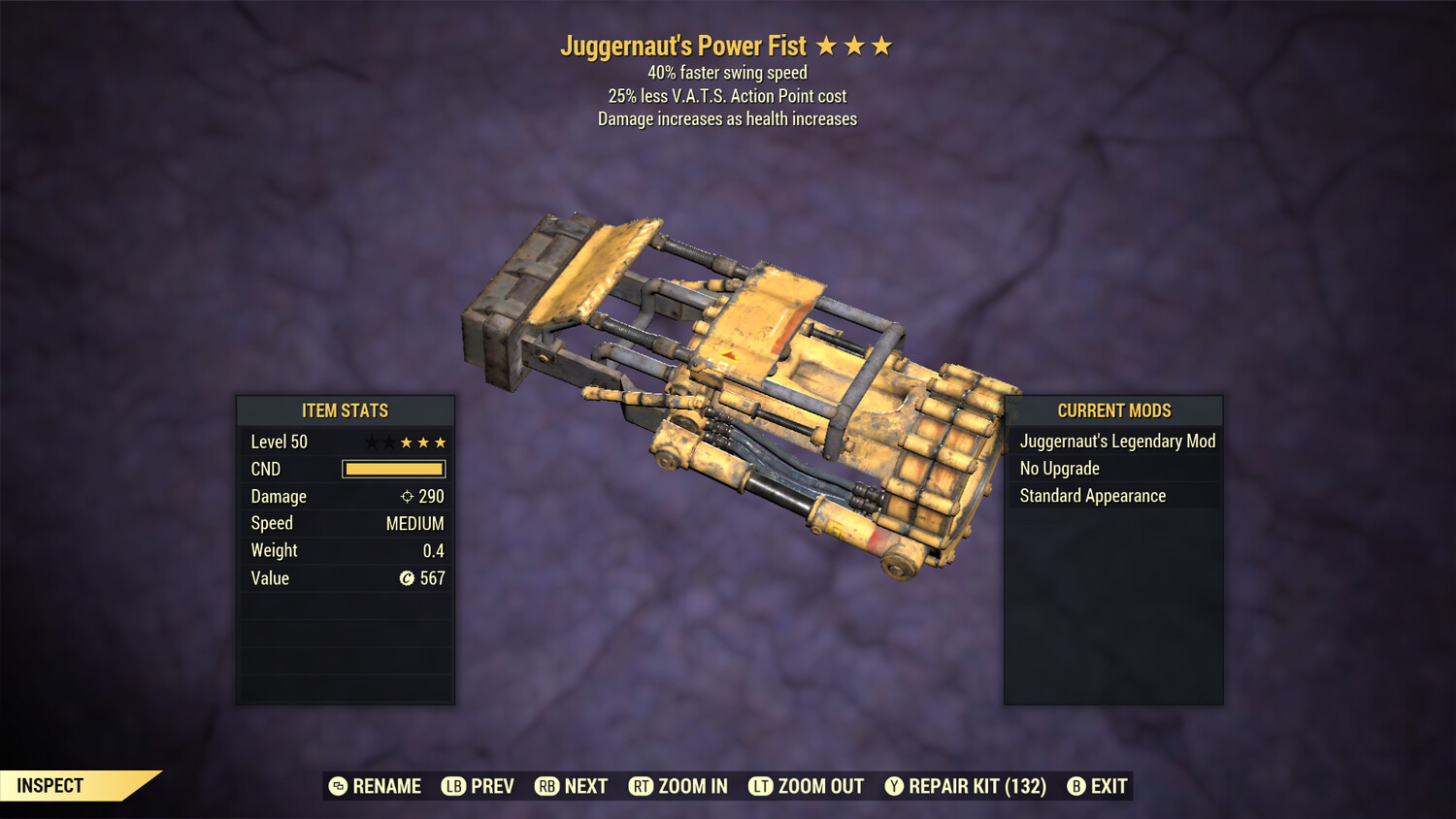Click the RENAME label on the bottom bar
Screen dimensions: 1456x819
386,786
